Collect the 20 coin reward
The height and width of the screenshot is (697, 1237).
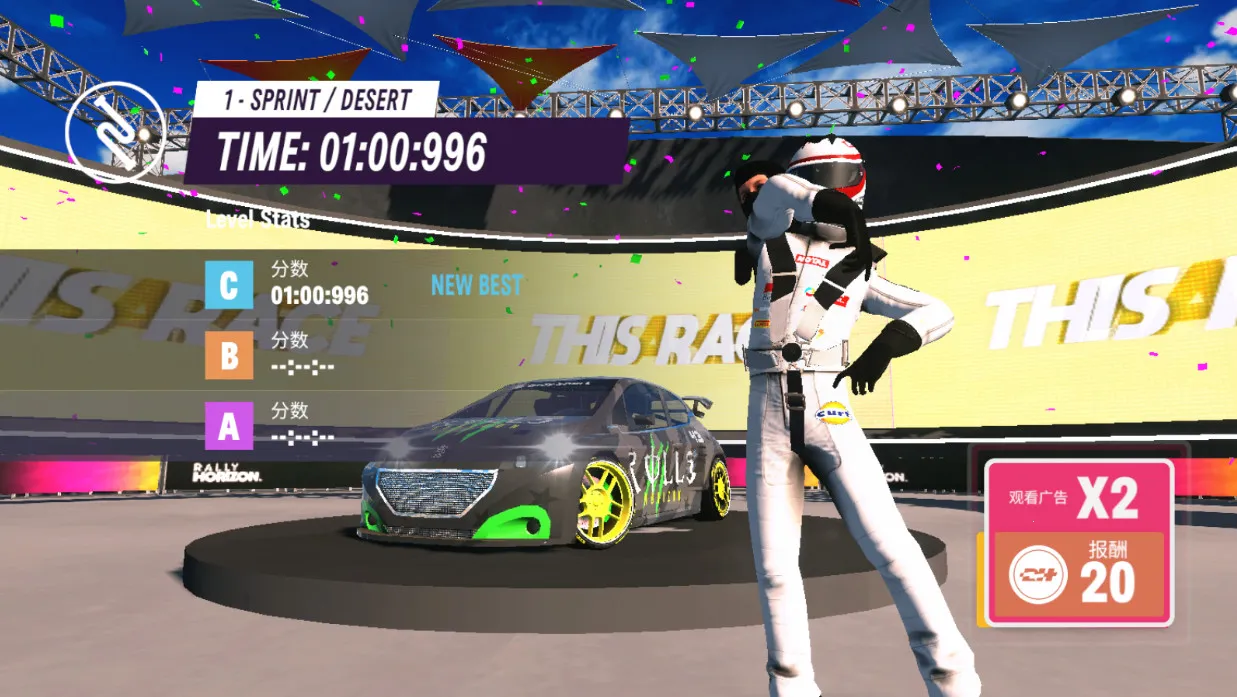tap(1078, 578)
